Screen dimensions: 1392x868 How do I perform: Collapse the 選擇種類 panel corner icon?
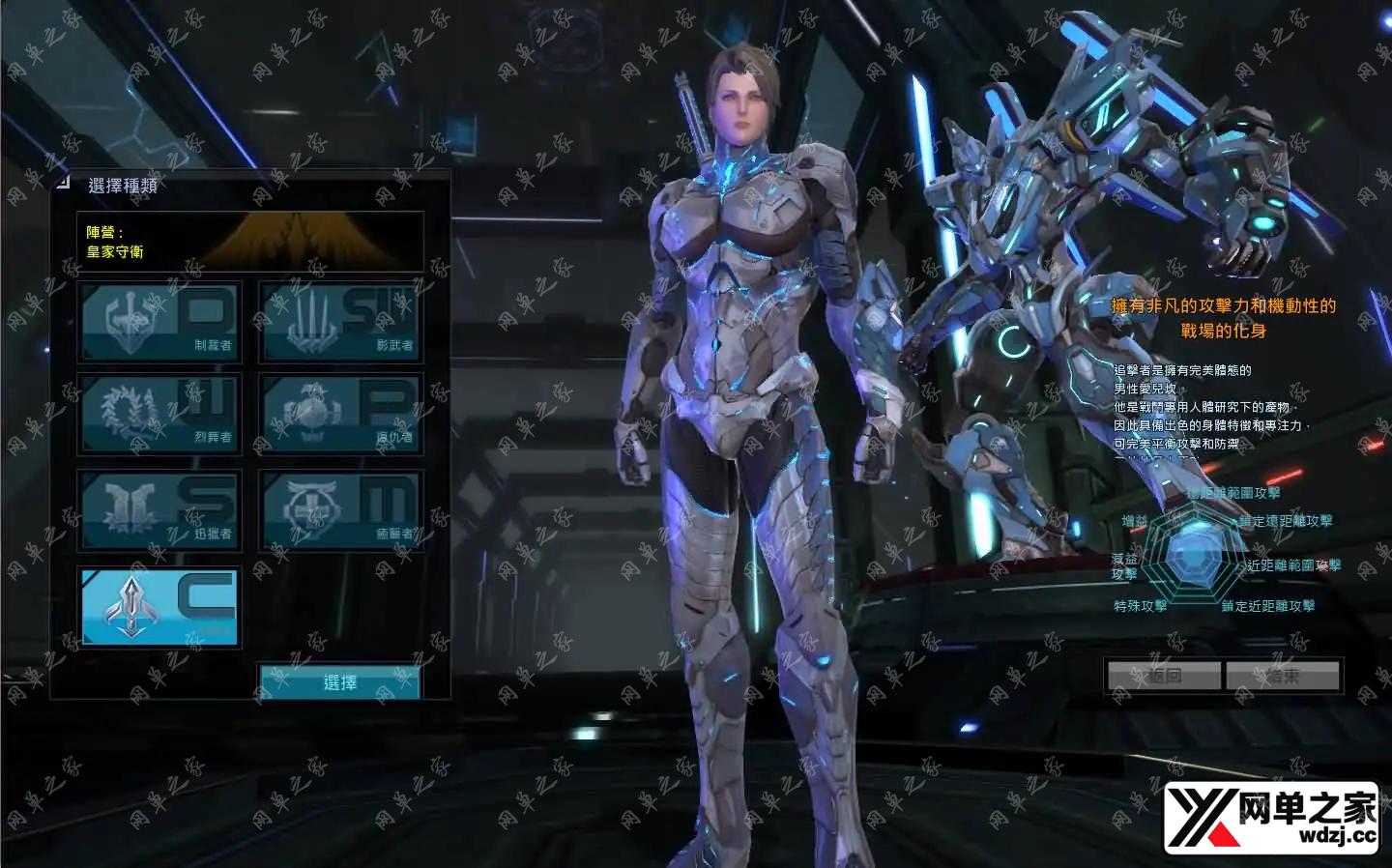63,181
